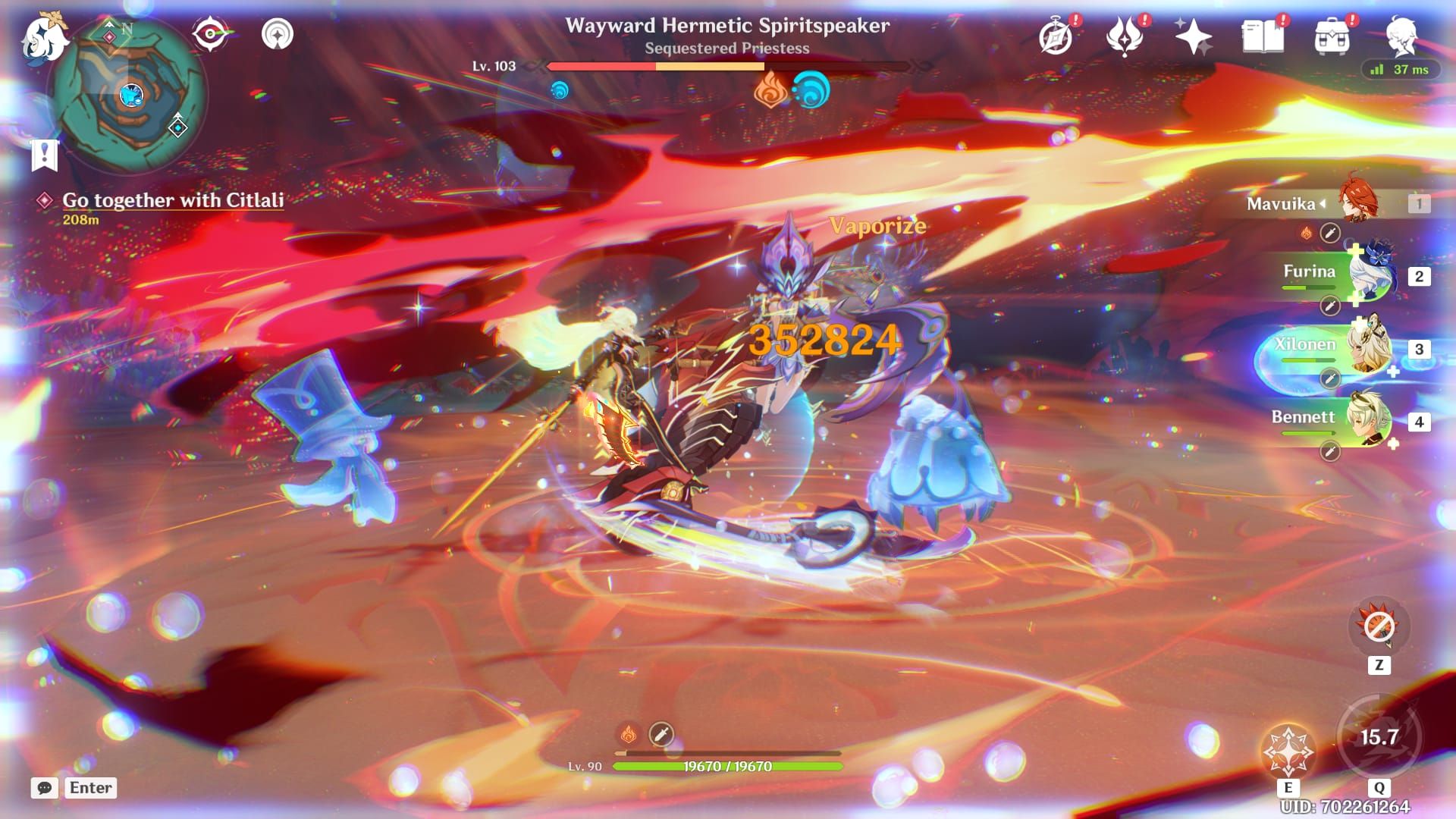
Task: Open the Wish star icon
Action: [x=1193, y=36]
